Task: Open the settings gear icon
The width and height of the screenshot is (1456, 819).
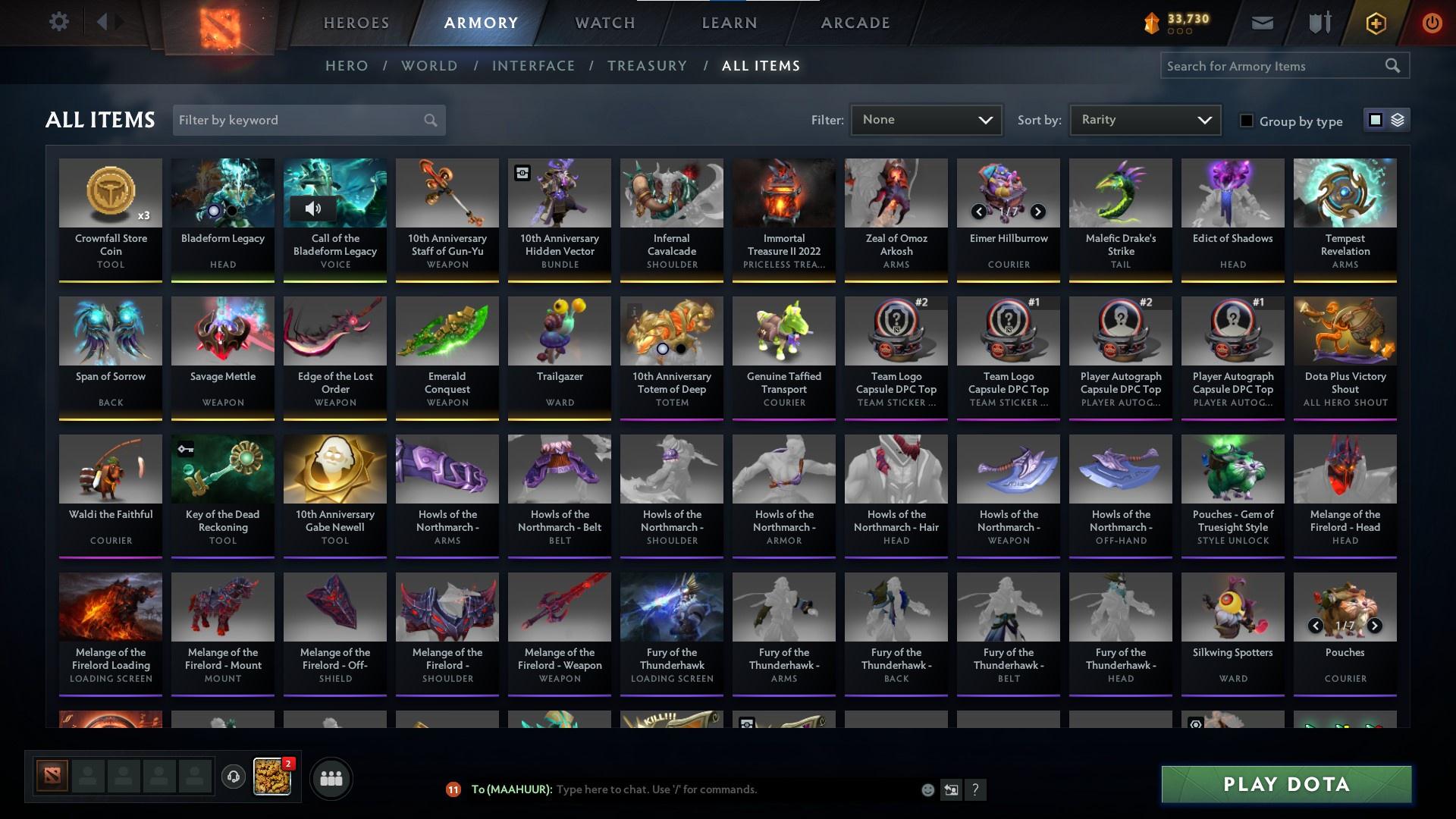Action: pyautogui.click(x=59, y=21)
